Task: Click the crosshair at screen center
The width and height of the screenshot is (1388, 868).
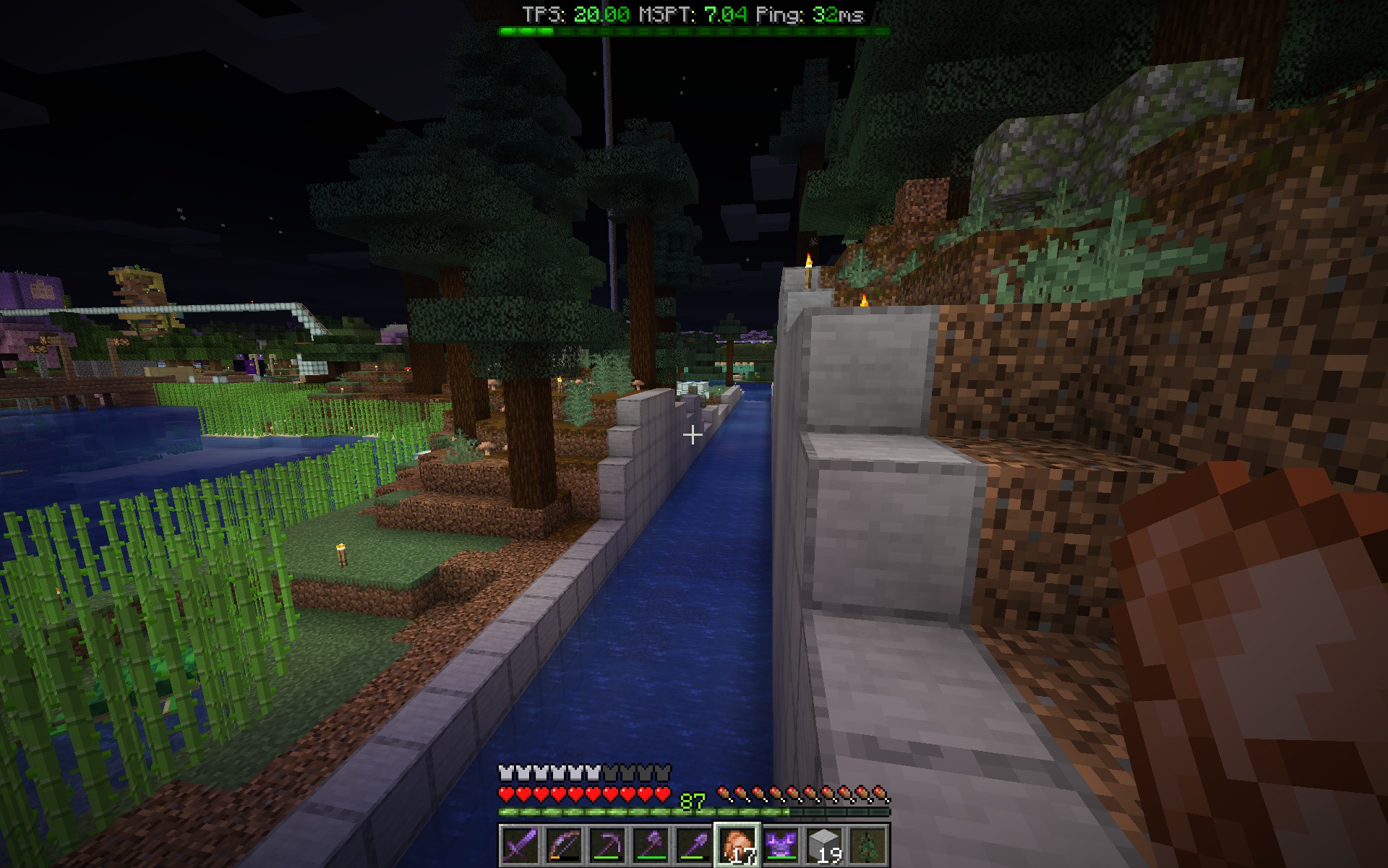Action: (694, 434)
